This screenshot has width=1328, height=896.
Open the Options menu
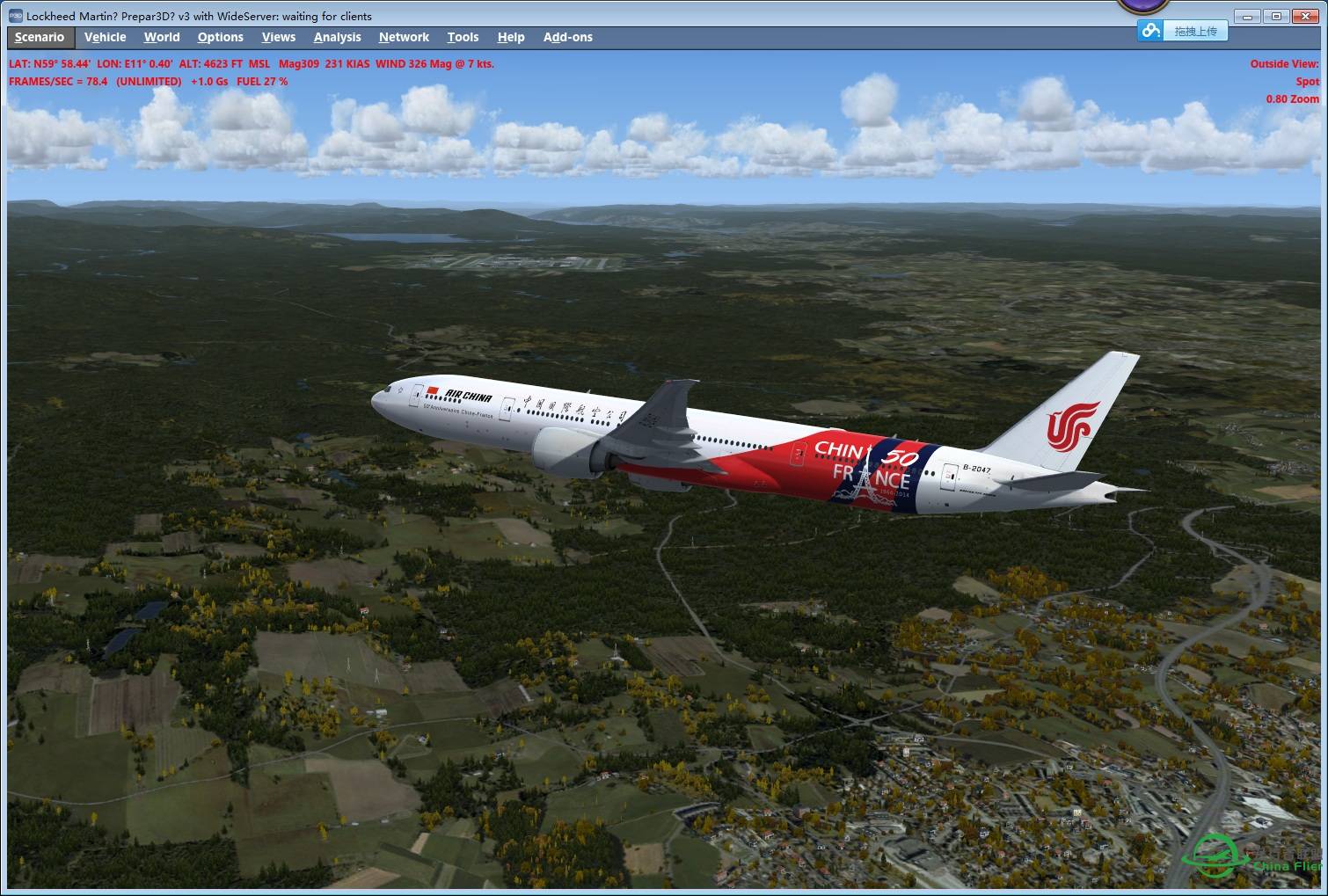coord(220,37)
